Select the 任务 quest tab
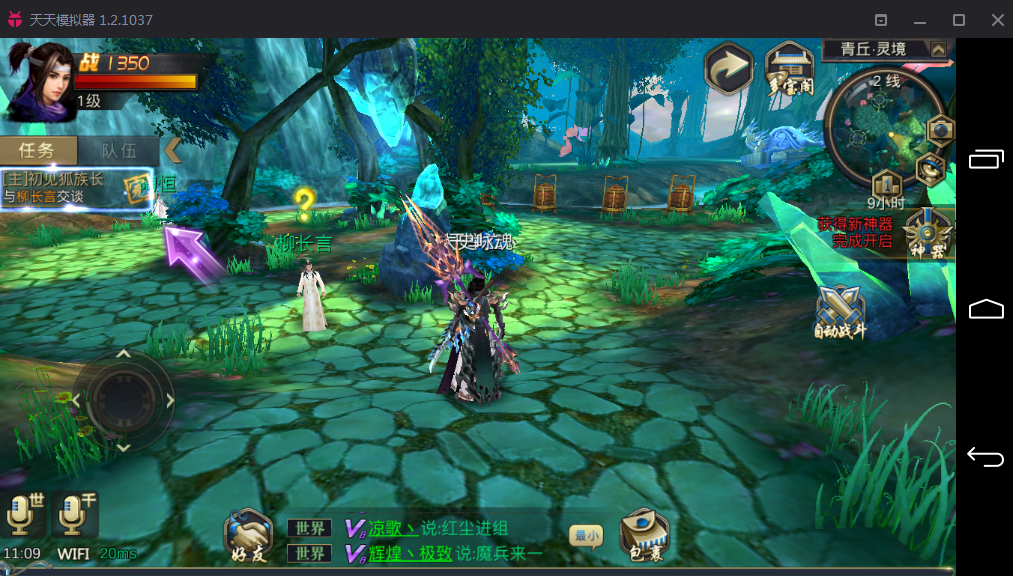Viewport: 1013px width, 576px height. [39, 151]
